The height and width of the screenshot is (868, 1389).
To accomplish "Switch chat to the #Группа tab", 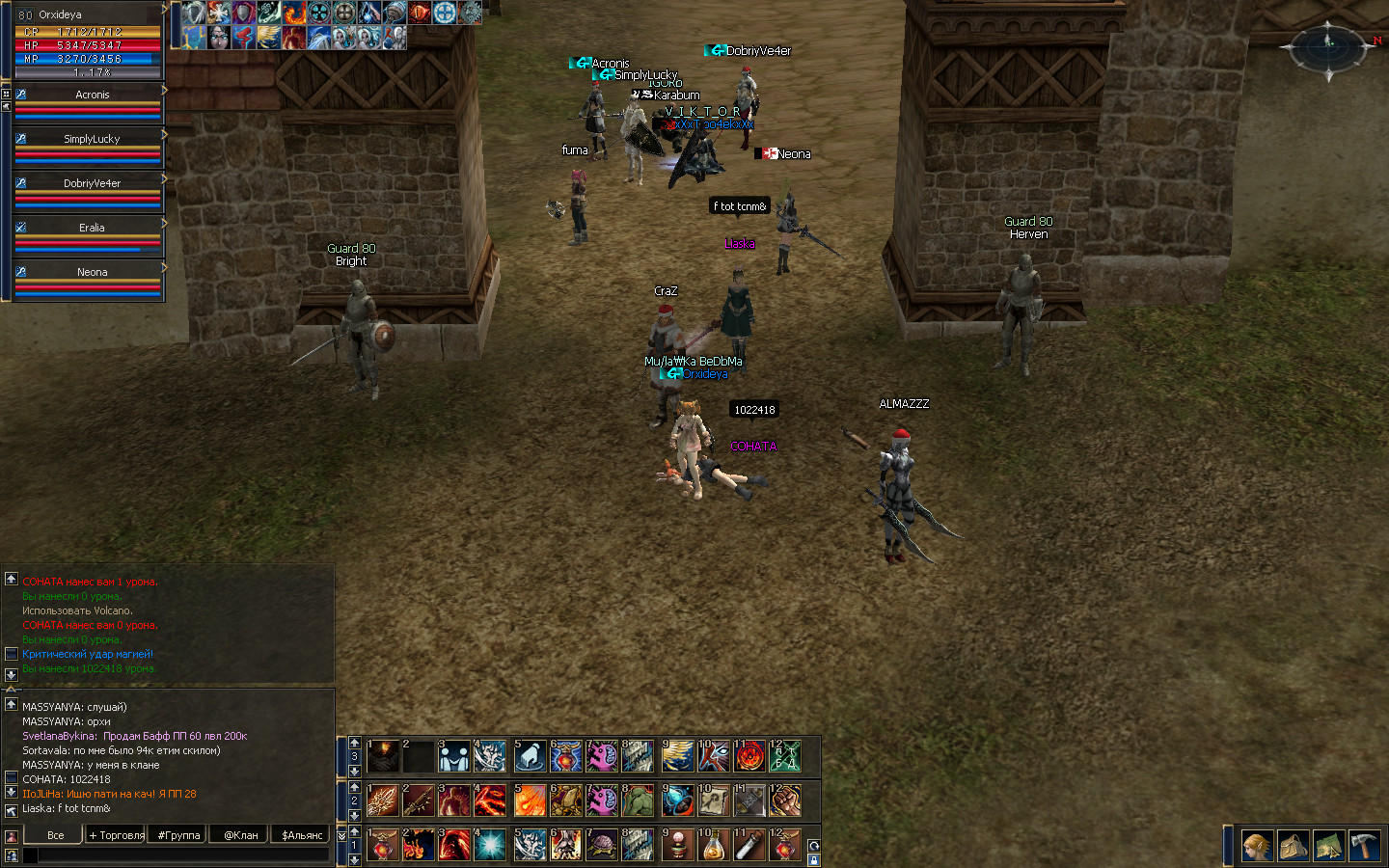I will coord(179,835).
